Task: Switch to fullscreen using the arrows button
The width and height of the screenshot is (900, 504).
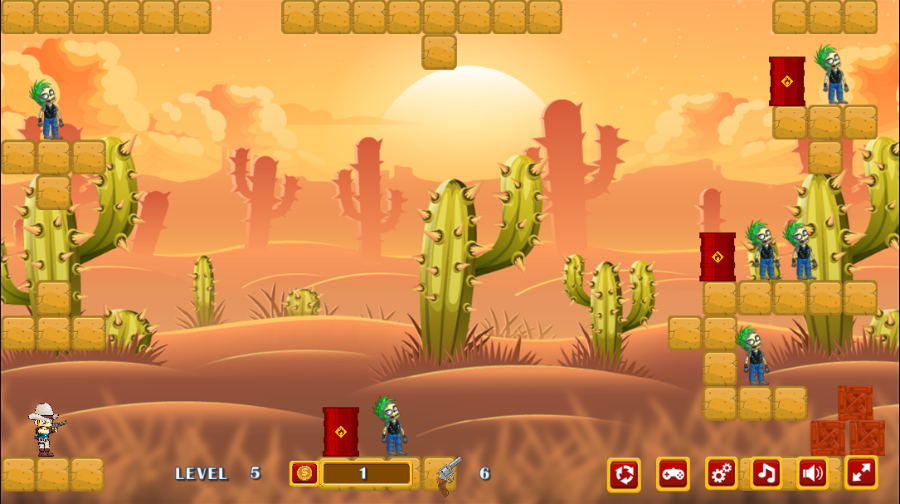Action: pyautogui.click(x=861, y=472)
